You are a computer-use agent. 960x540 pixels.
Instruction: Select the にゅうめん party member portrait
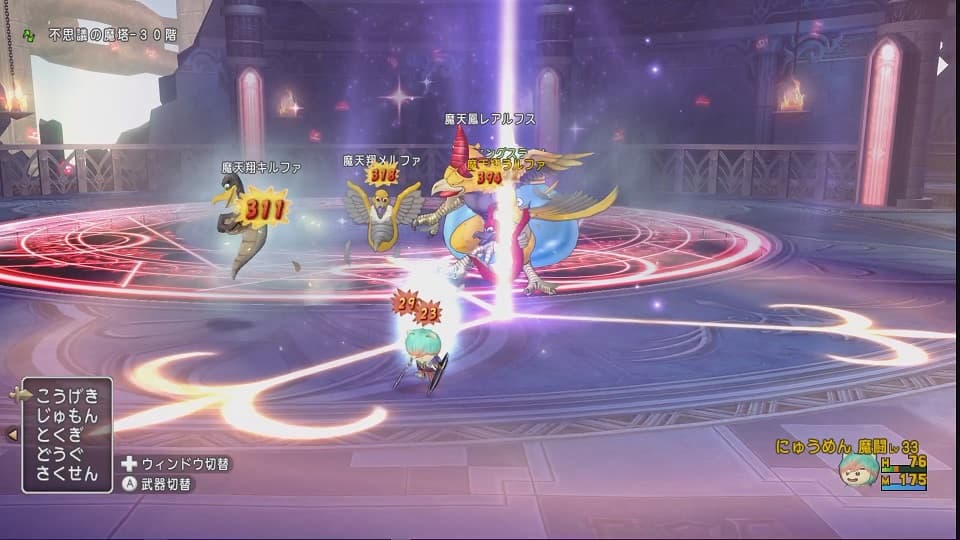pos(858,469)
